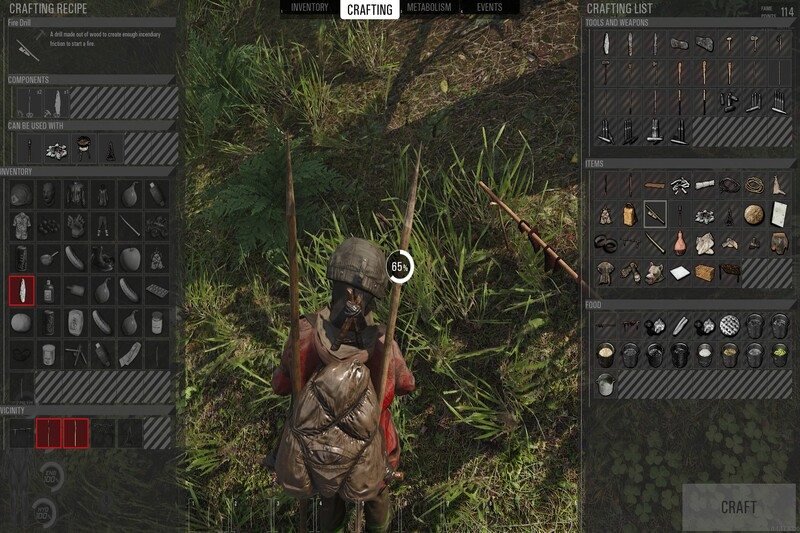The height and width of the screenshot is (533, 800).
Task: Show the Events tab
Action: [489, 8]
